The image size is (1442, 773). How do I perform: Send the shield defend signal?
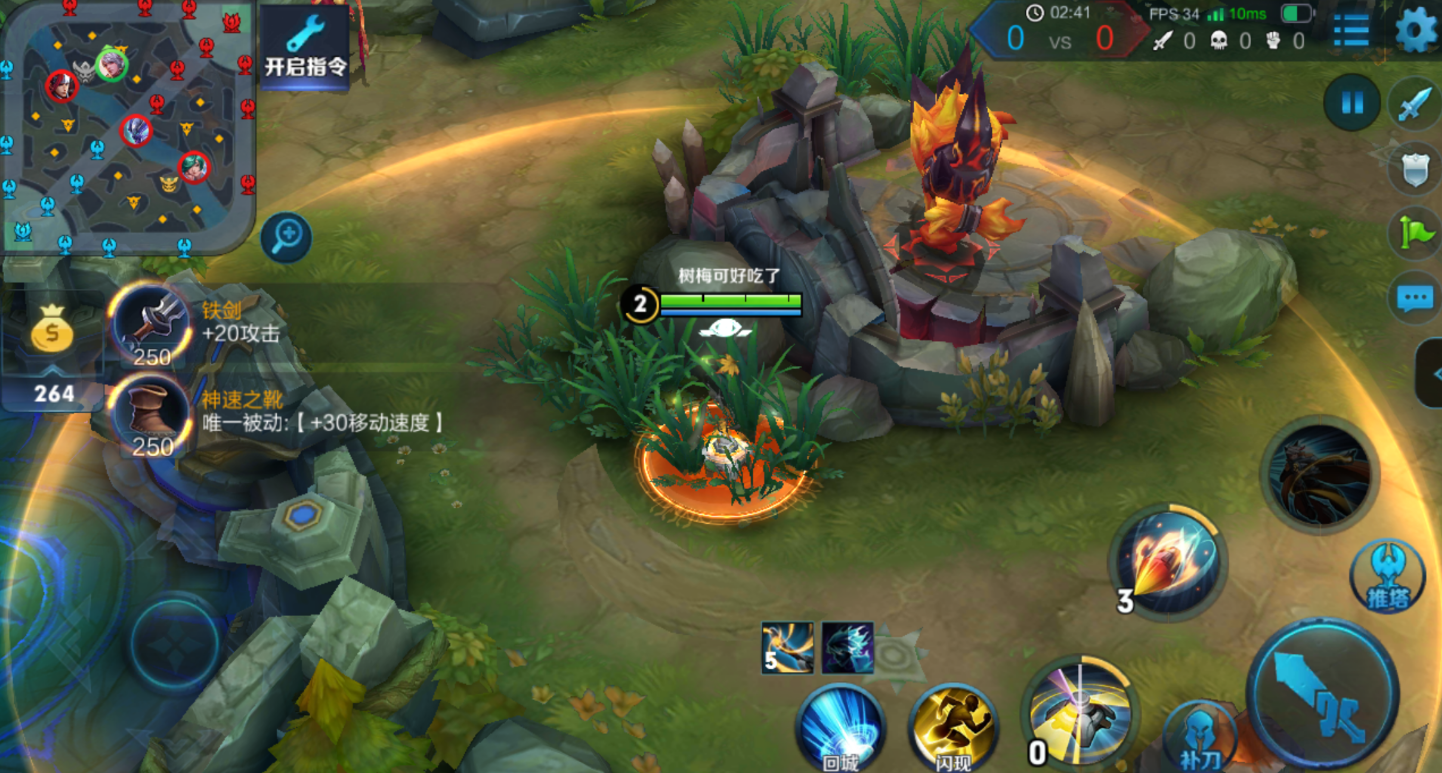[x=1415, y=169]
